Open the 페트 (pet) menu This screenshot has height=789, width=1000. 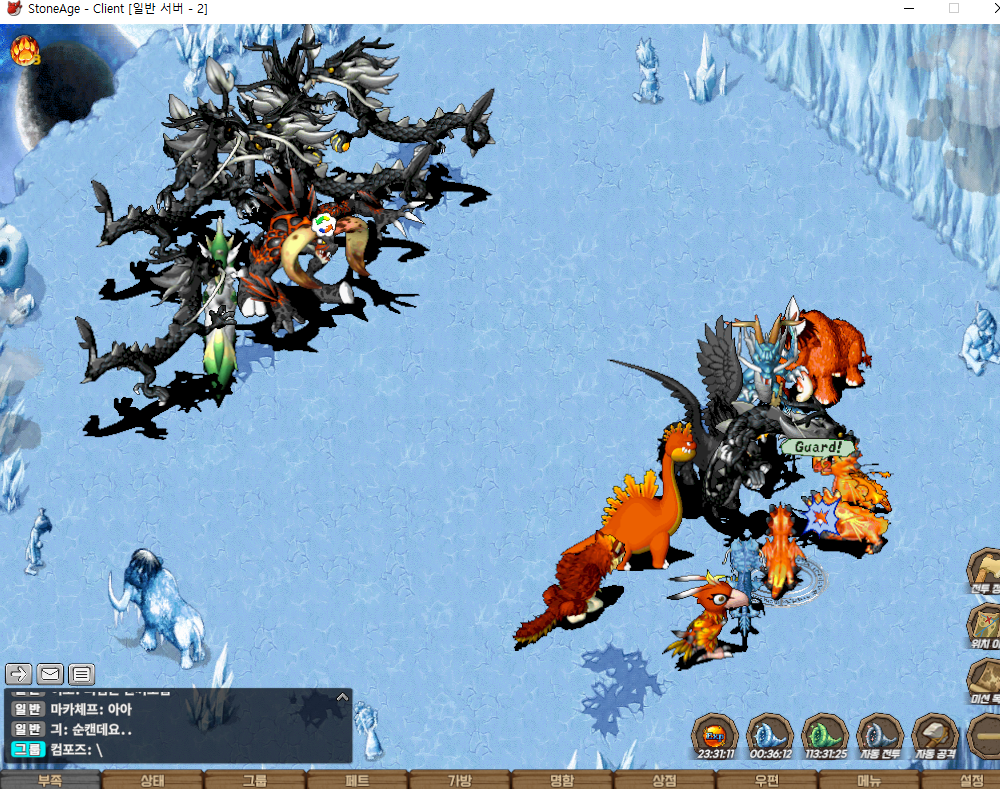pyautogui.click(x=357, y=780)
